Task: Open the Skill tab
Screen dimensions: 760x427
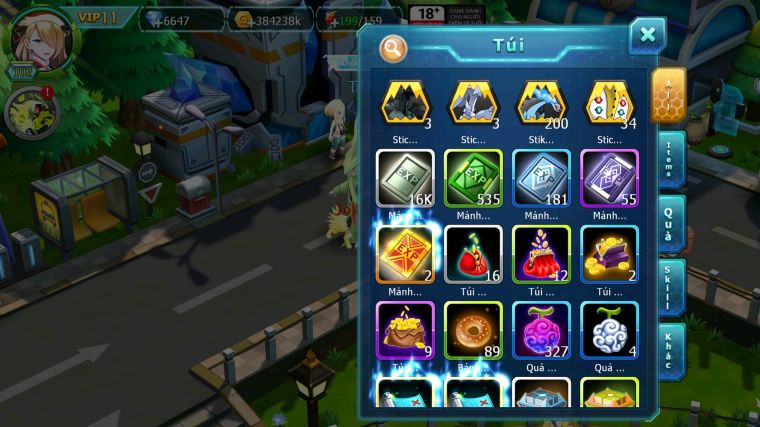Action: 670,288
